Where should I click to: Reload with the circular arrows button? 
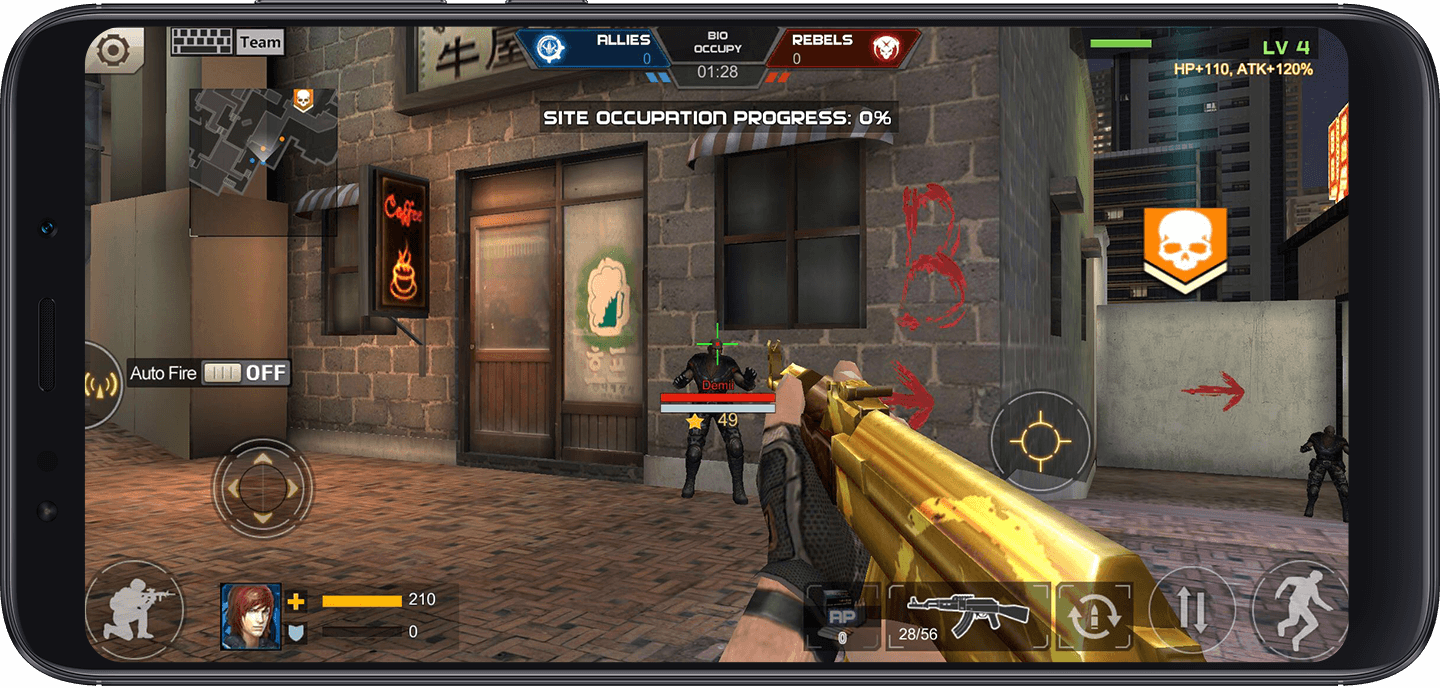pyautogui.click(x=1093, y=615)
